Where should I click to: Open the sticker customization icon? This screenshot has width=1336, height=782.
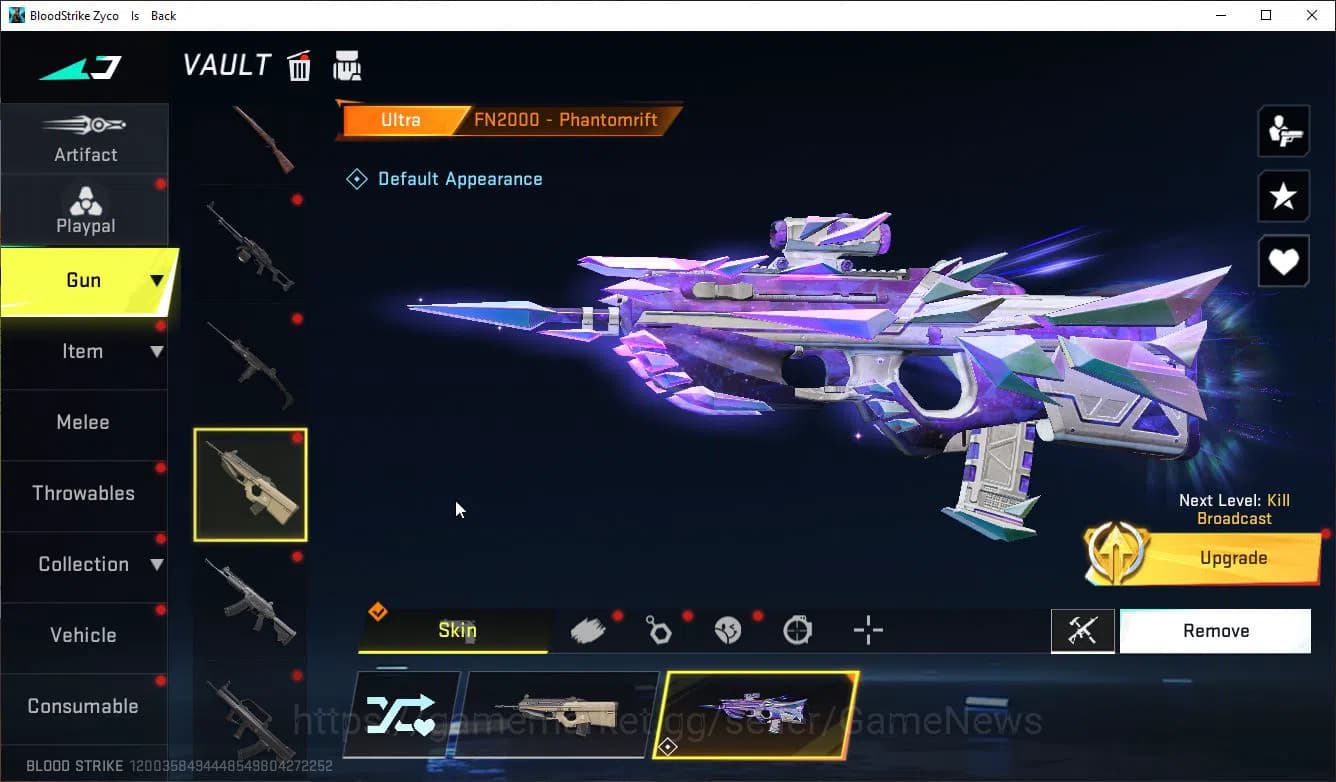pos(728,630)
